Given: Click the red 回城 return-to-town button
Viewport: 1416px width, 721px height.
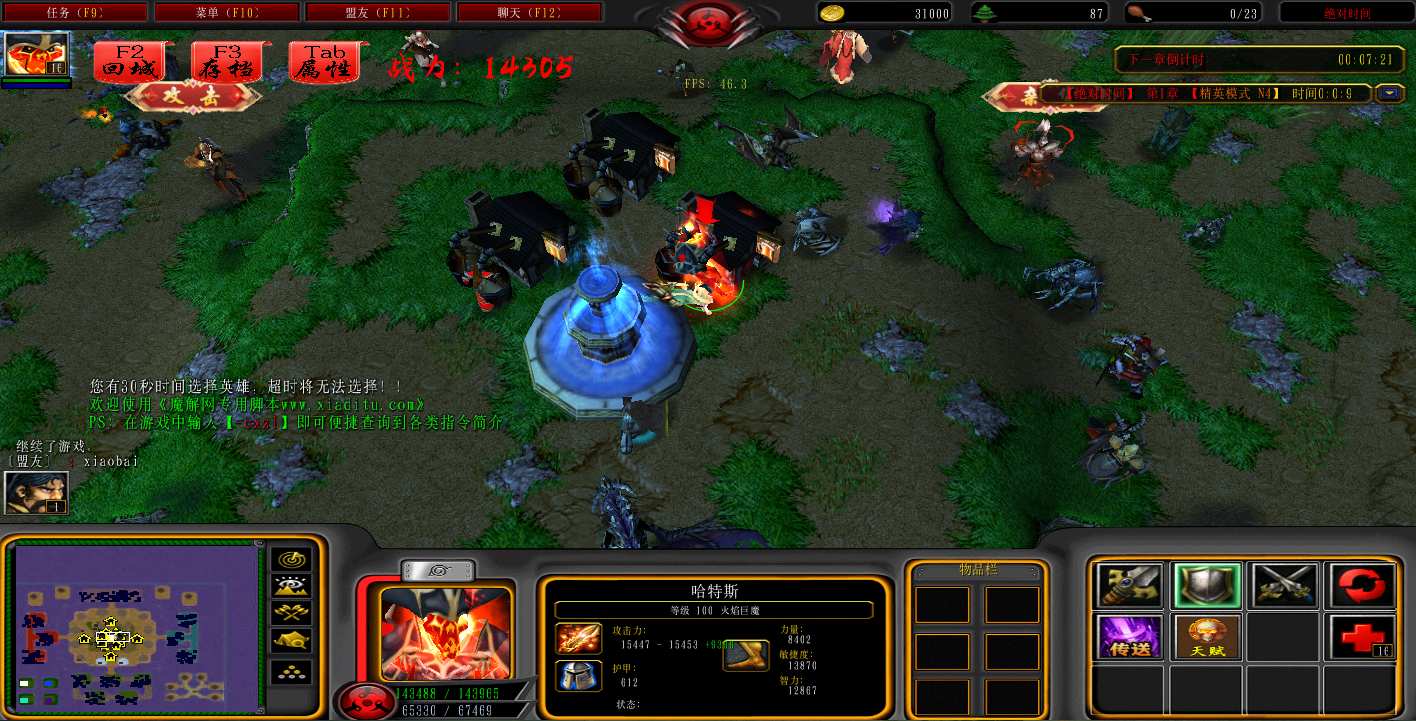Looking at the screenshot, I should pos(130,61).
